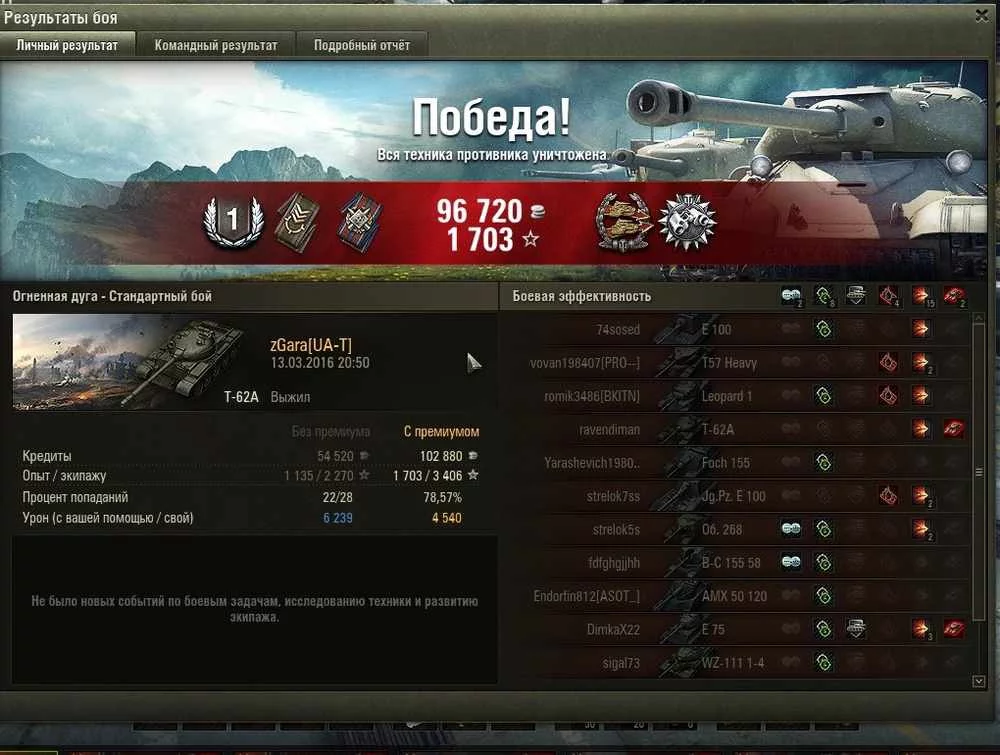The height and width of the screenshot is (755, 1000).
Task: Close the battle results window
Action: pyautogui.click(x=981, y=16)
